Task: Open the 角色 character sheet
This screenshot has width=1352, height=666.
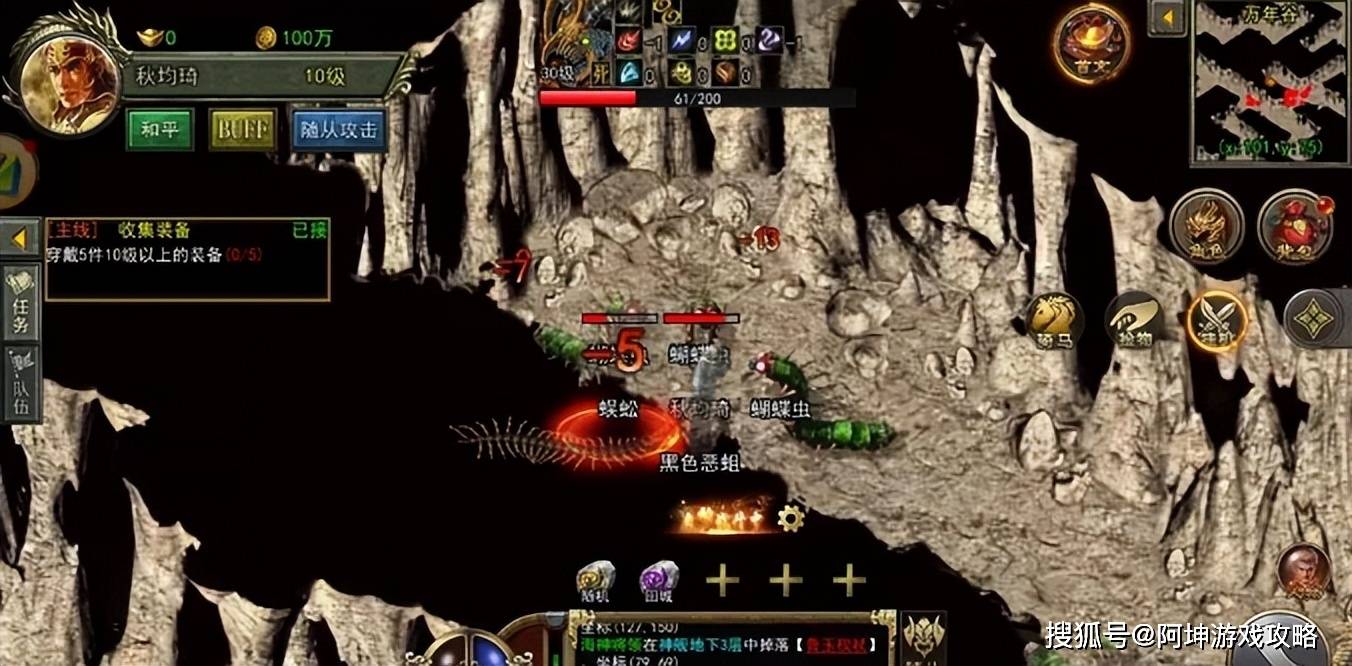Action: [x=1207, y=226]
